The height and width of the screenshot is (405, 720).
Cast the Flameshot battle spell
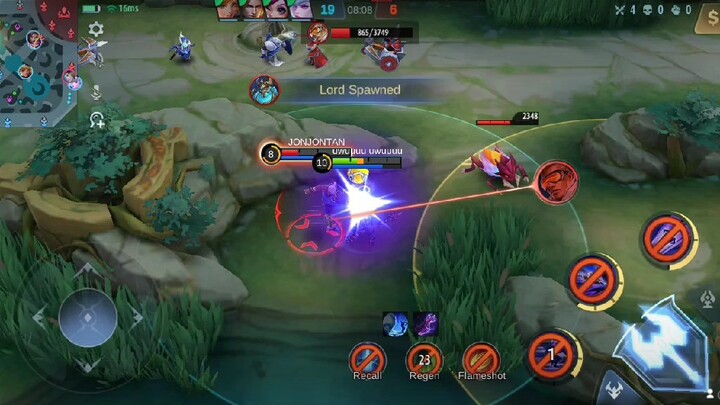point(481,357)
